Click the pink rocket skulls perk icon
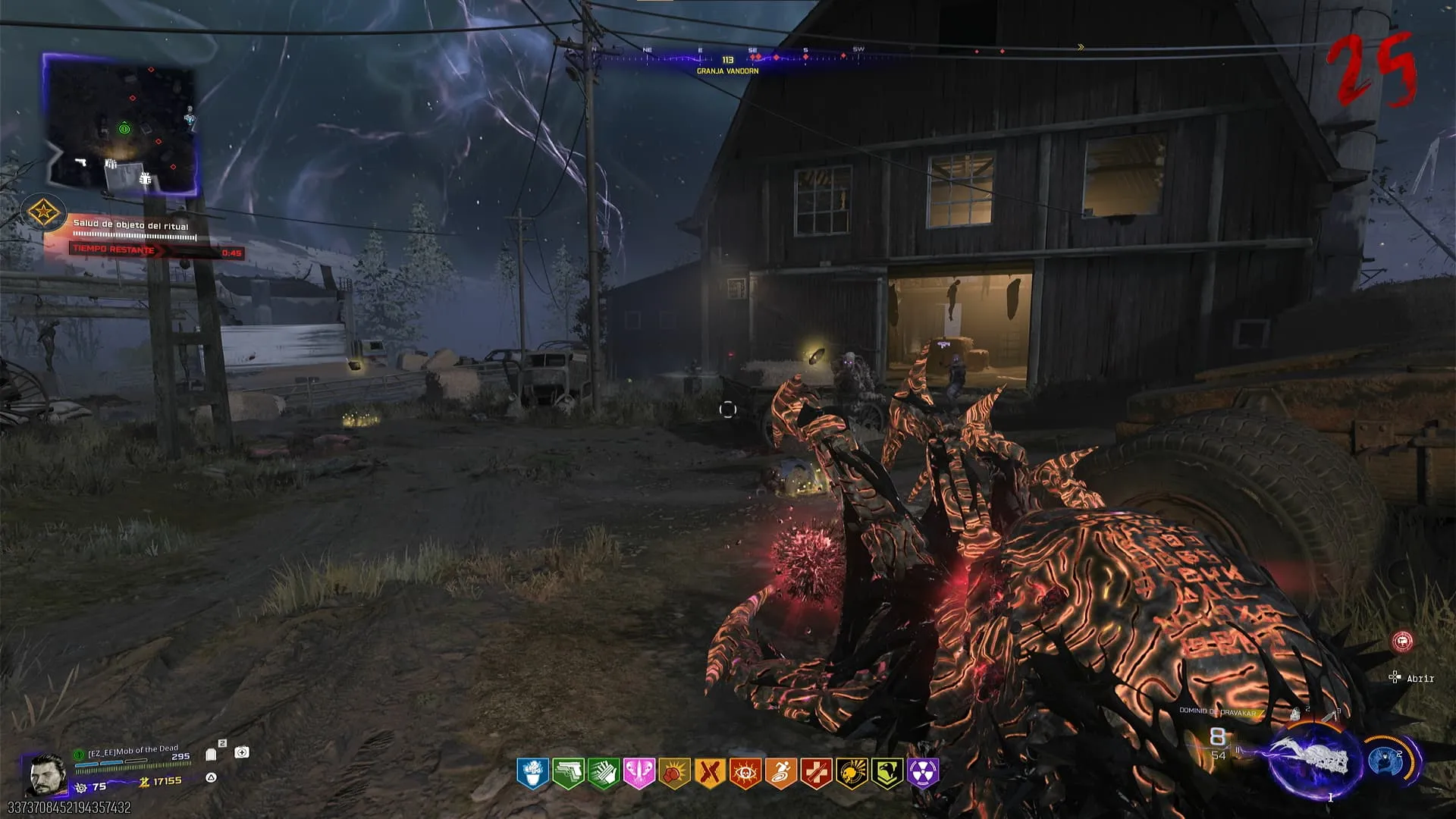1456x819 pixels. click(639, 773)
